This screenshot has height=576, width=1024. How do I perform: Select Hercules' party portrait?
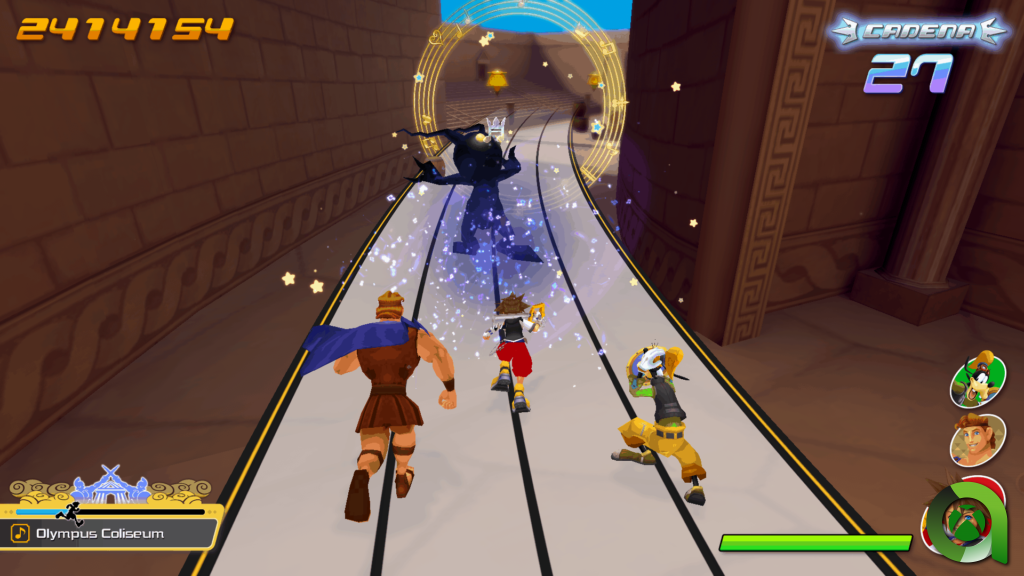[x=977, y=439]
